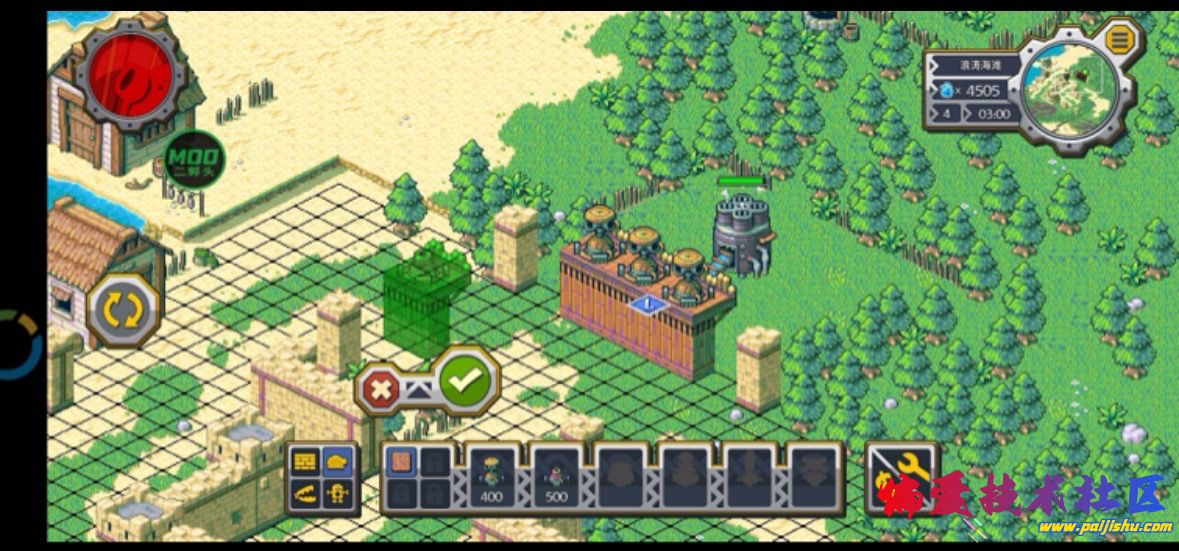Viewport: 1179px width, 551px height.
Task: Tap the green MOD badge
Action: [193, 160]
